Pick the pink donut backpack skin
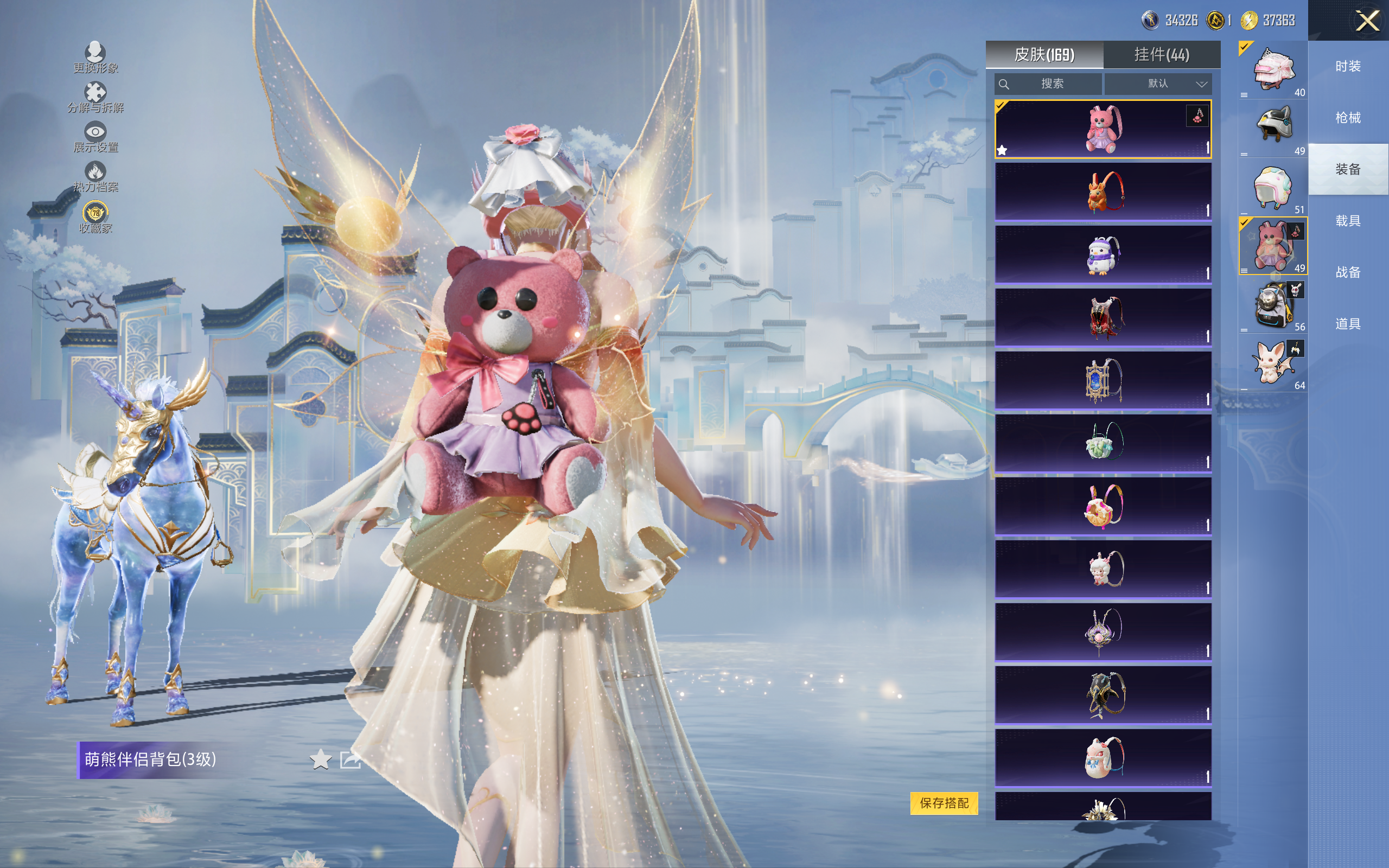1389x868 pixels. [x=1103, y=507]
